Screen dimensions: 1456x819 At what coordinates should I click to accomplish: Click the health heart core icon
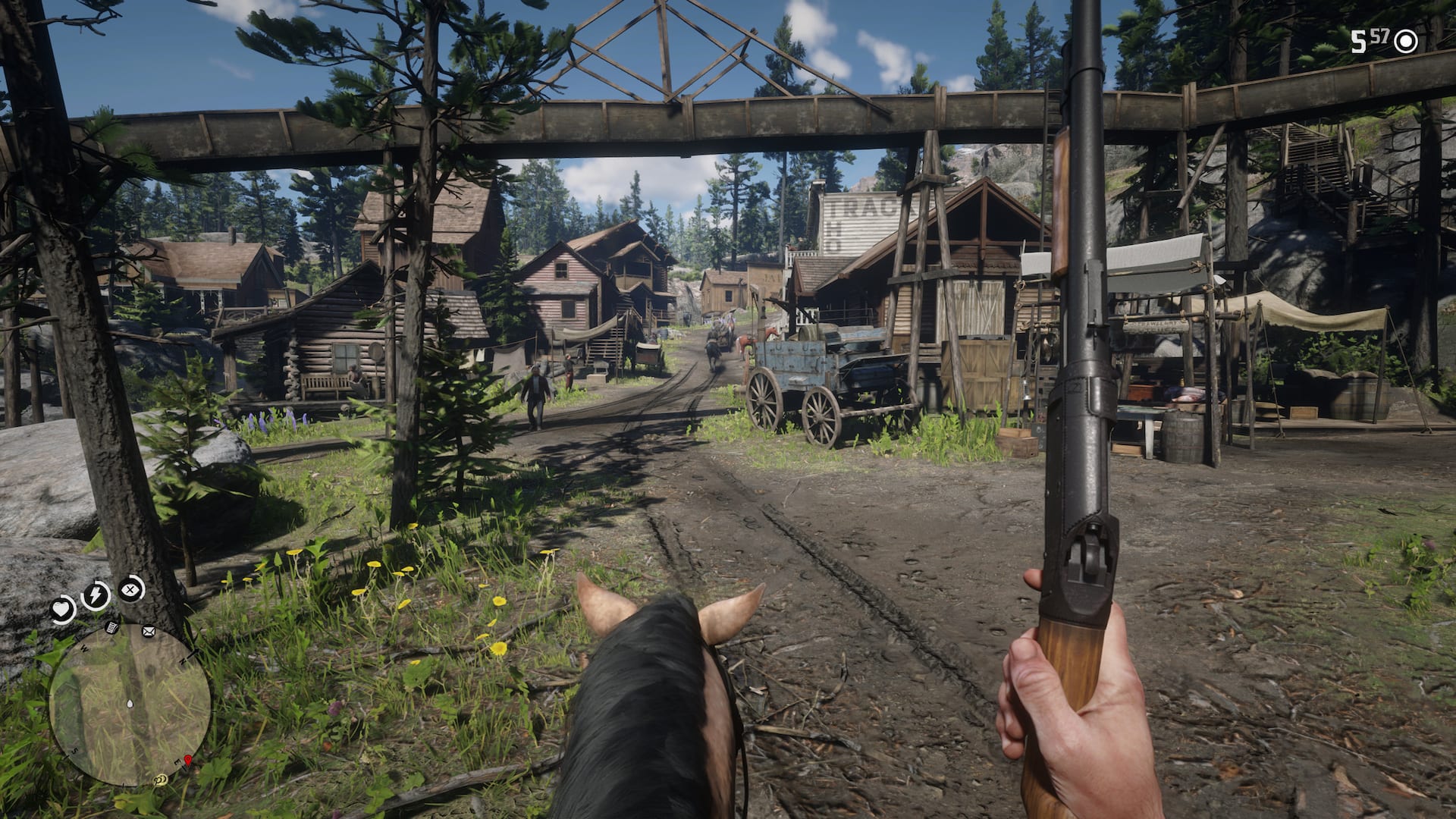[x=61, y=609]
